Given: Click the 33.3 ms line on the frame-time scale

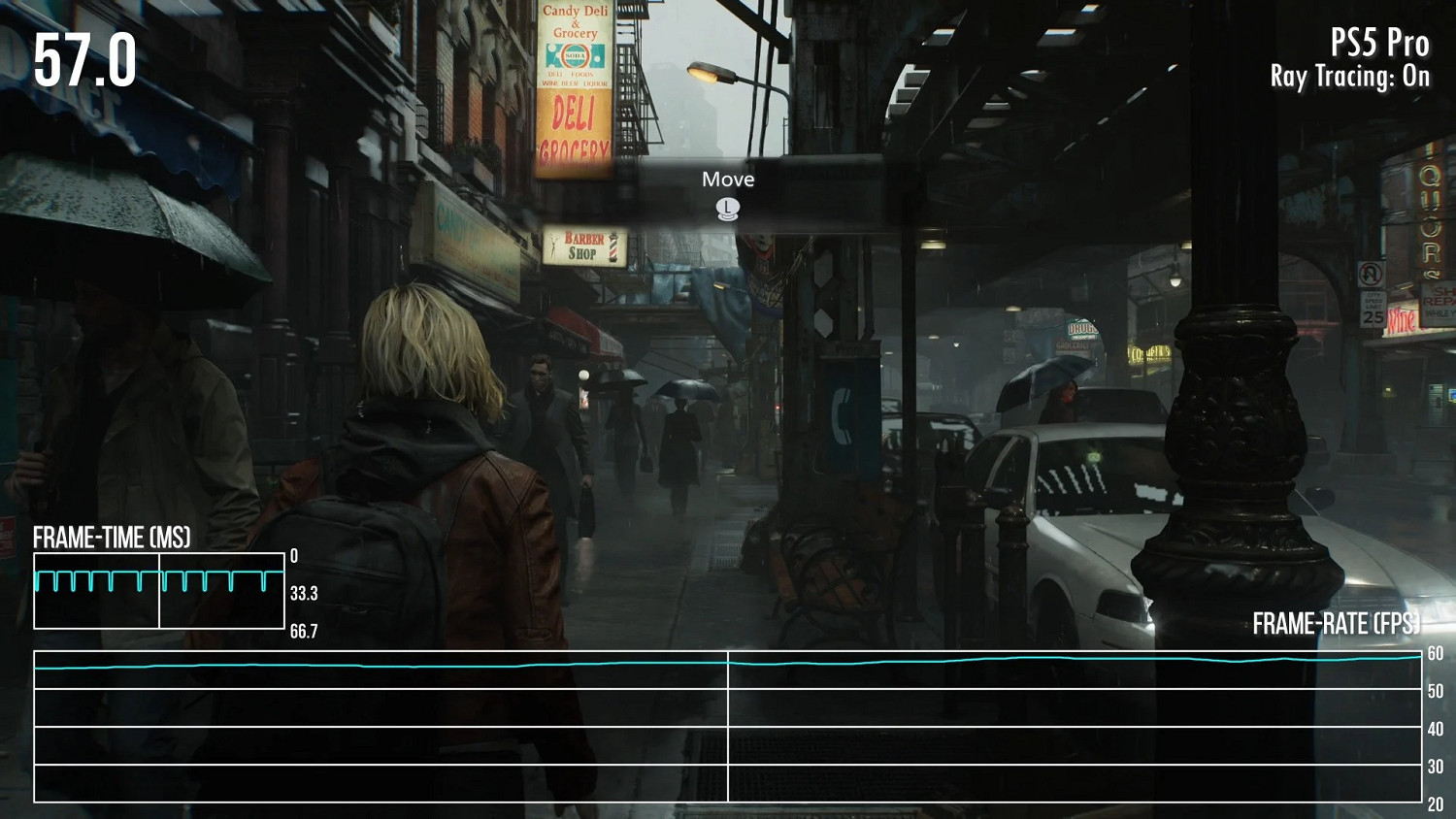Looking at the screenshot, I should click(x=303, y=594).
